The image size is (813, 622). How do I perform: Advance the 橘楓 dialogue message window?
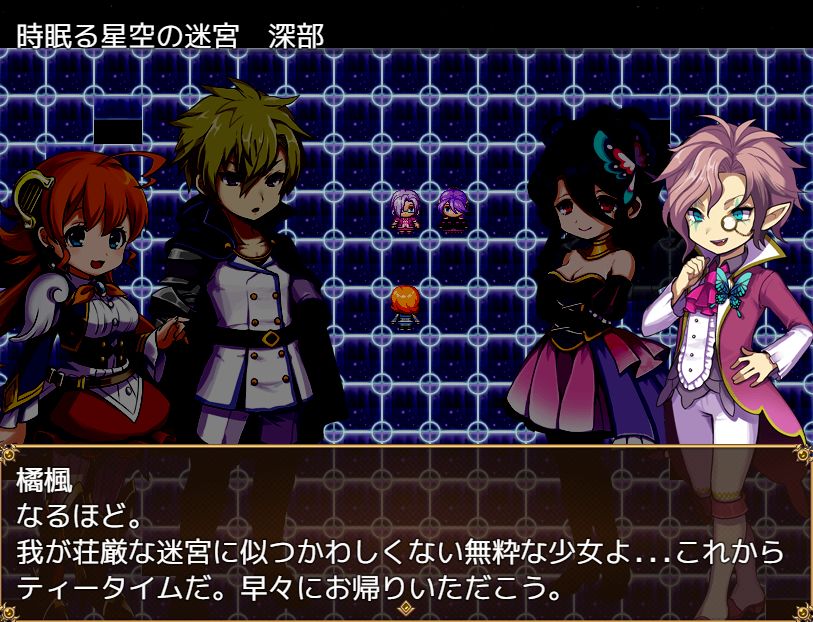[406, 530]
